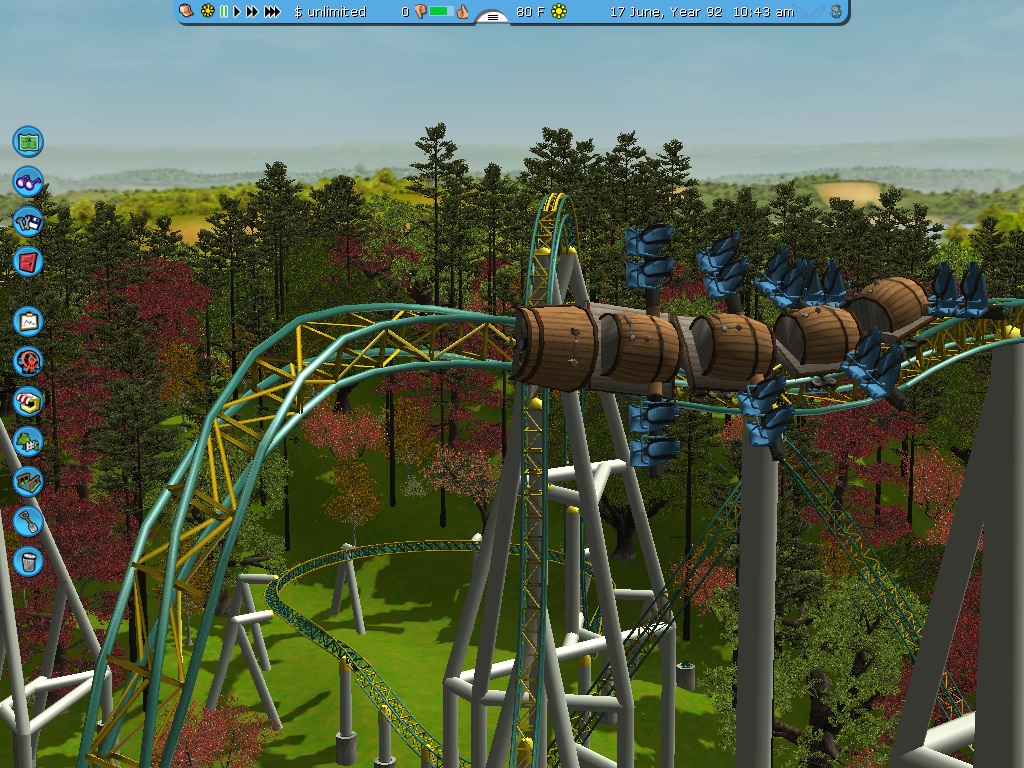Select the terrain shovel tool
Screen dimensions: 1024x768
coord(28,520)
